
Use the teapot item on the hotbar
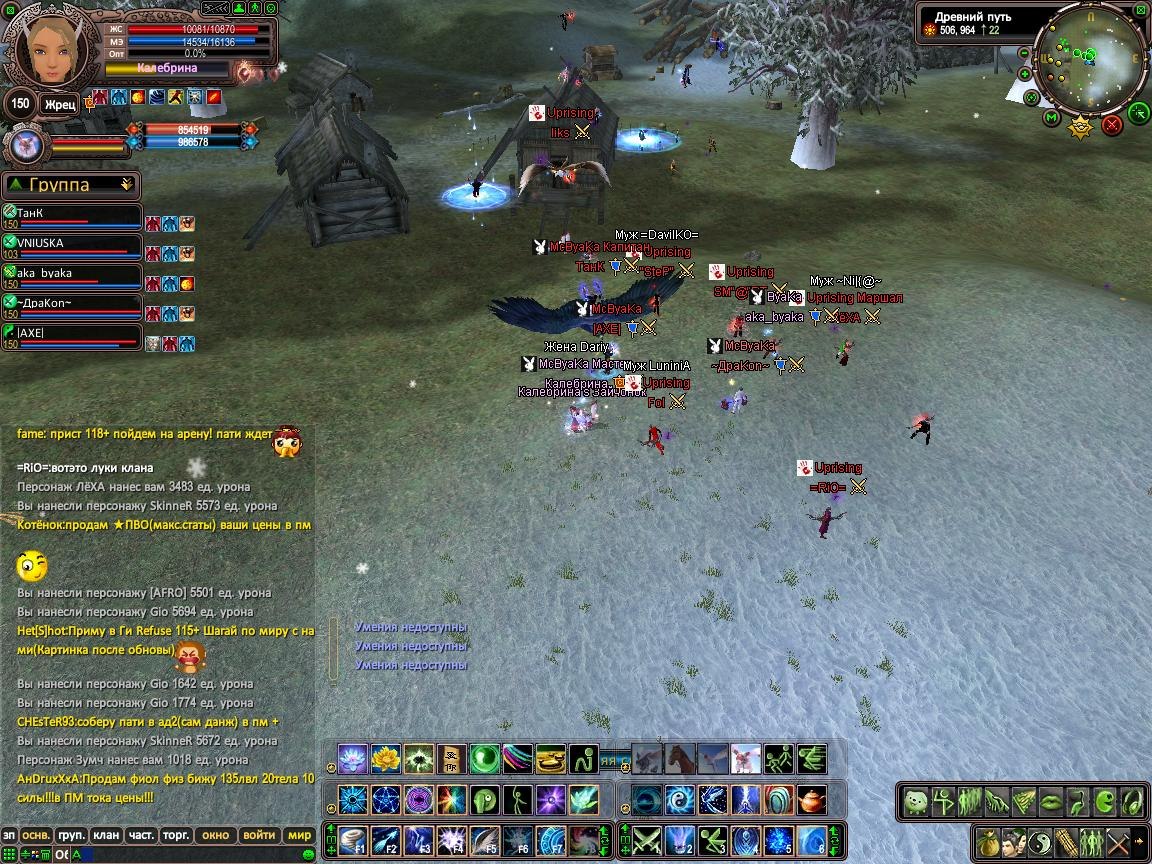point(811,800)
